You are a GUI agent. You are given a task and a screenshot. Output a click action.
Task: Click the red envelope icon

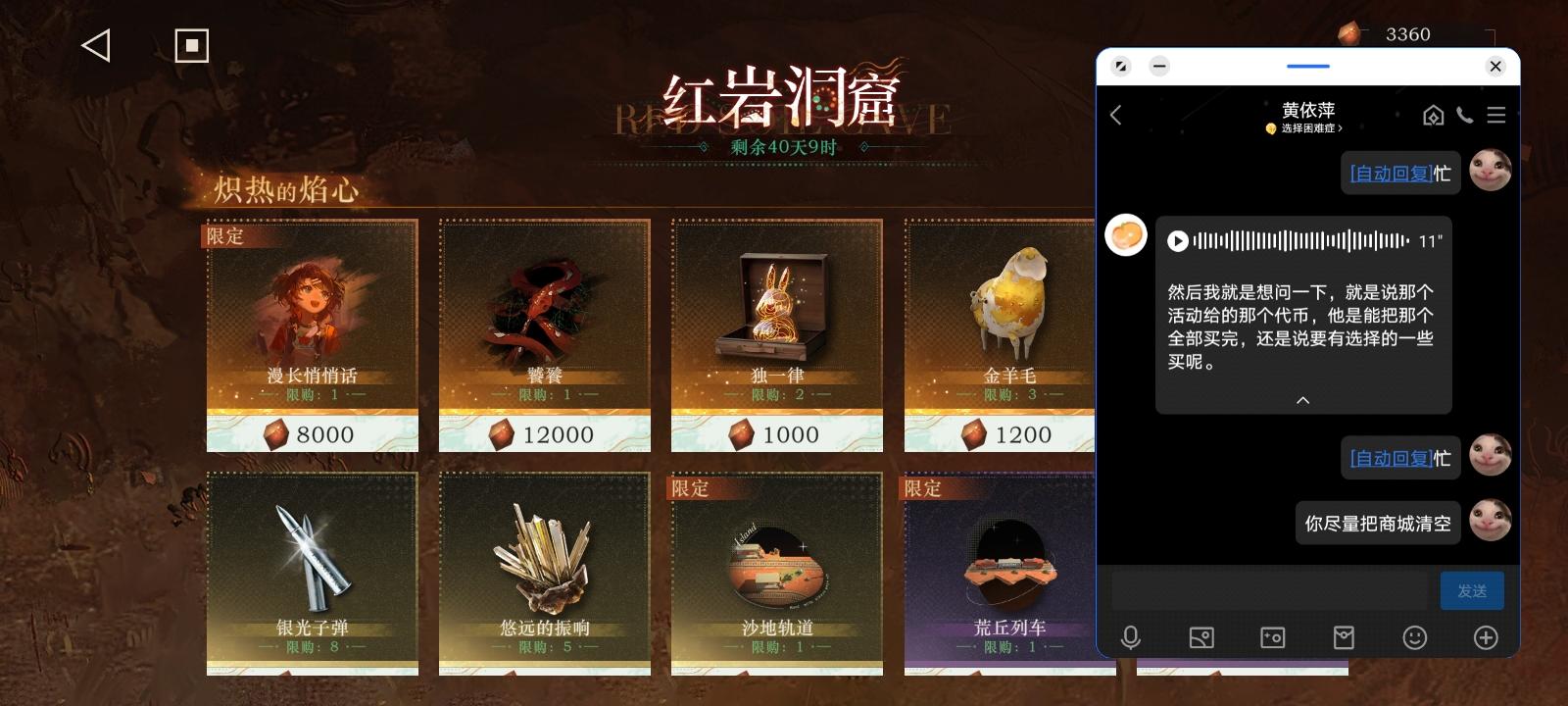coord(1344,638)
